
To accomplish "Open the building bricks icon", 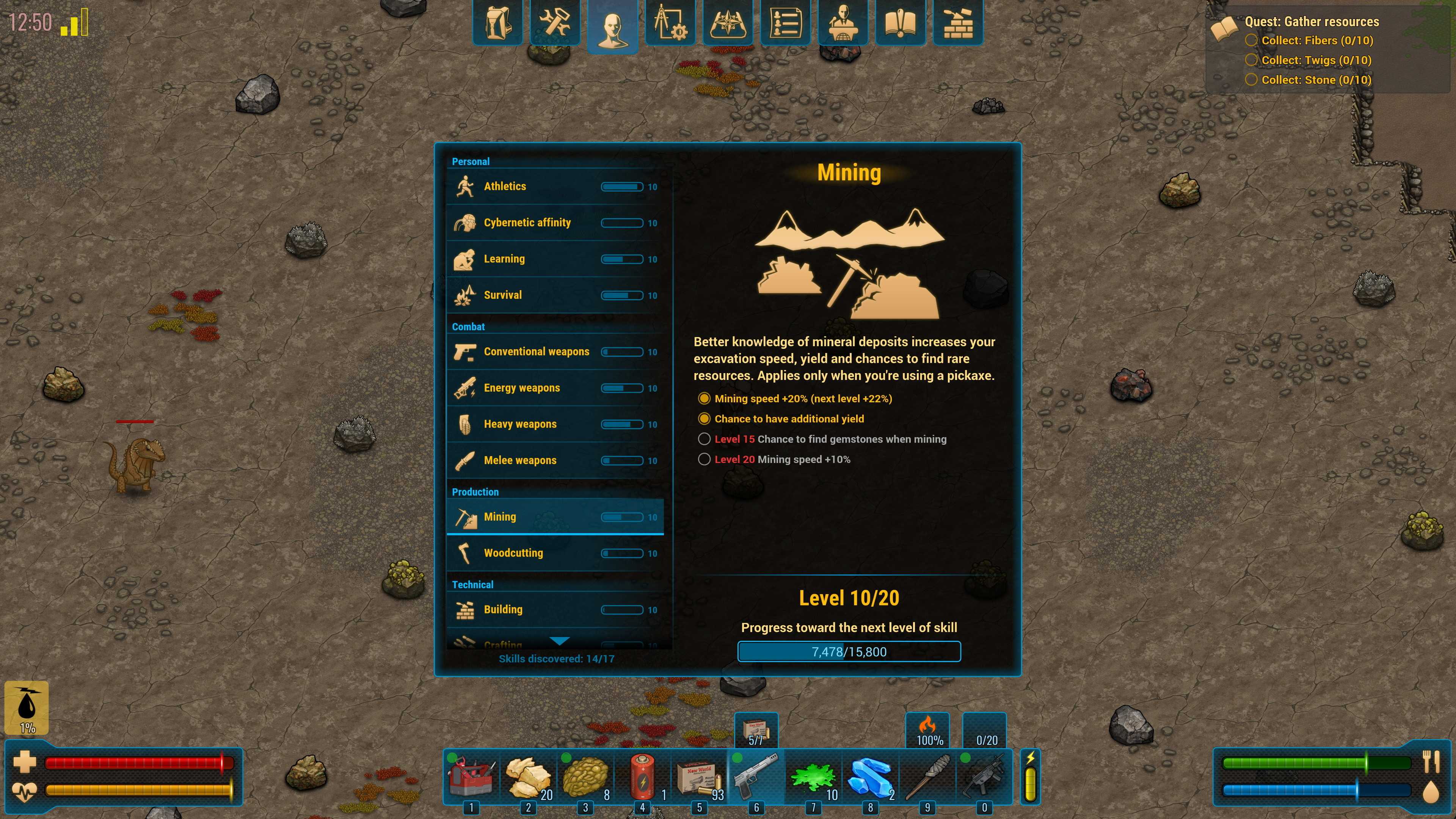I will coord(958,23).
